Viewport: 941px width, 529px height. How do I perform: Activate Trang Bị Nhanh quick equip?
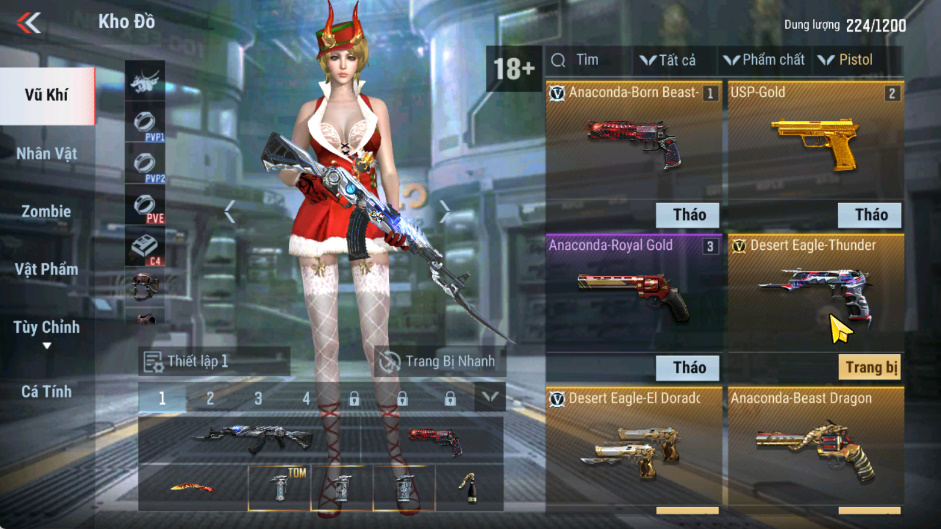pos(439,361)
